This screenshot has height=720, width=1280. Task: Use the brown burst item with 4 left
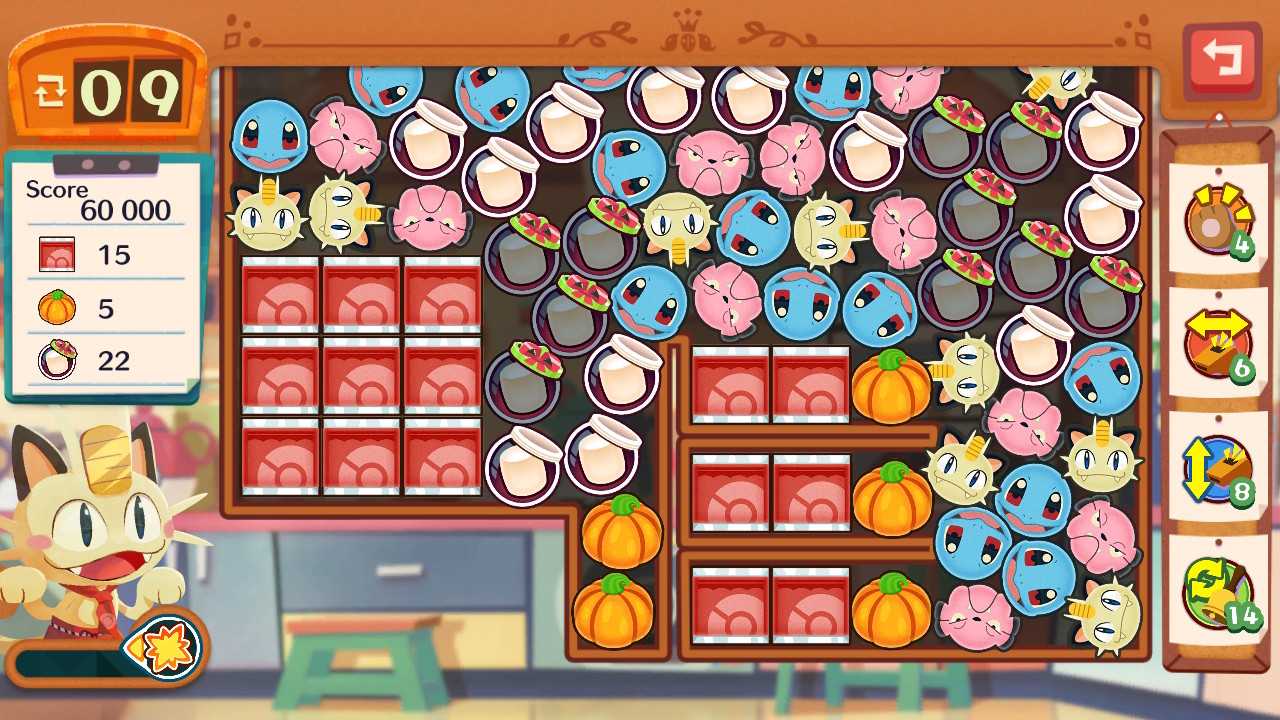click(1217, 221)
